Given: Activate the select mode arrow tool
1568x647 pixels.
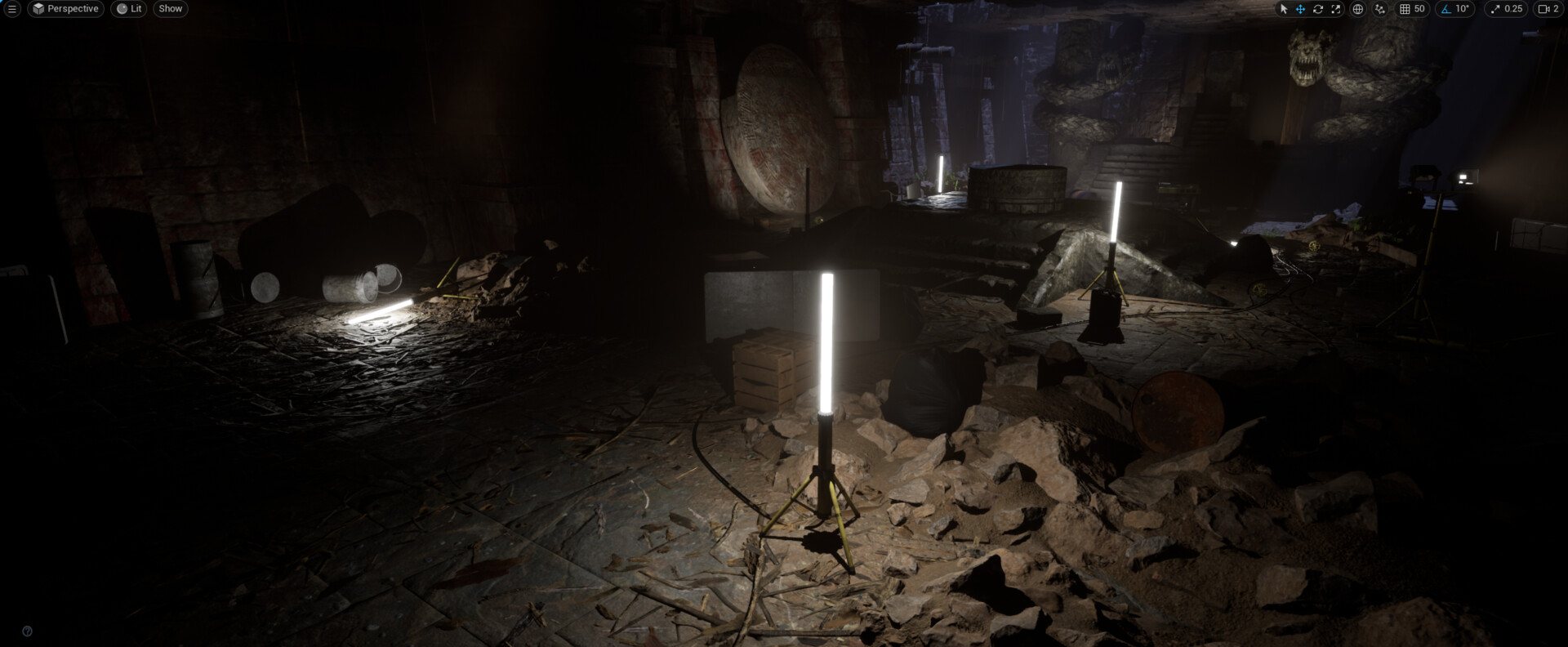Looking at the screenshot, I should tap(1283, 9).
